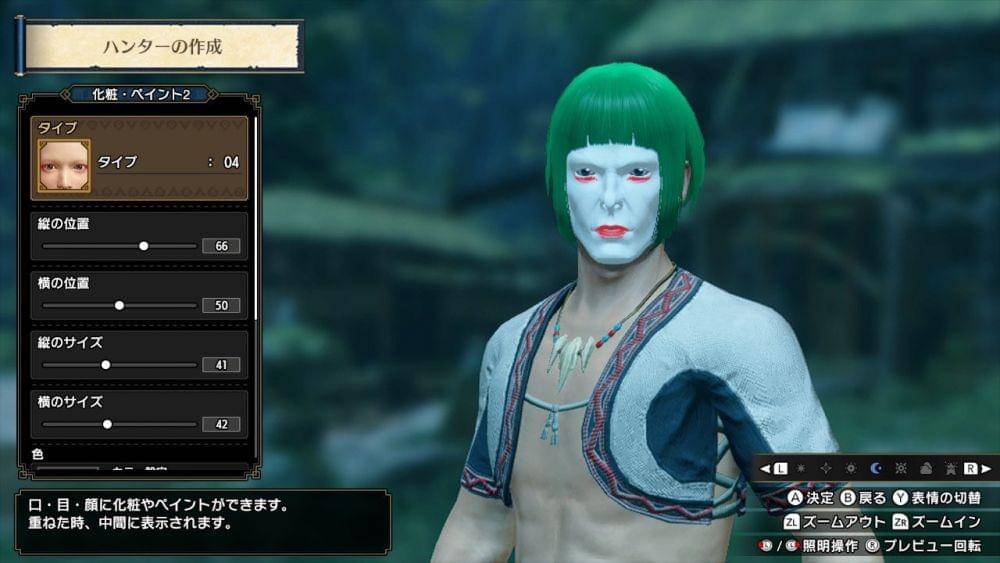Select the crescent moon lighting preset

875,468
